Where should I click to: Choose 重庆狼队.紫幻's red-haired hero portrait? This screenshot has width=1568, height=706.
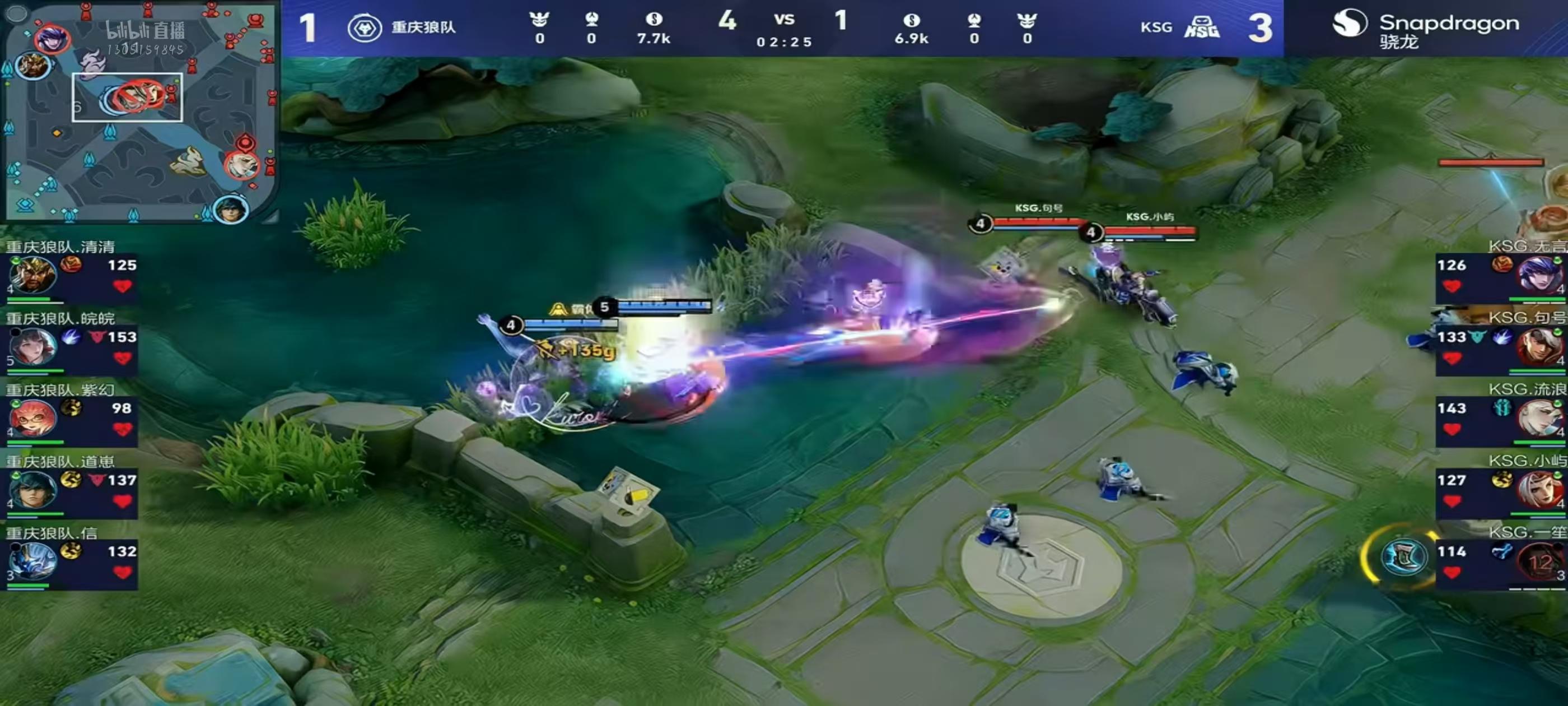coord(32,419)
